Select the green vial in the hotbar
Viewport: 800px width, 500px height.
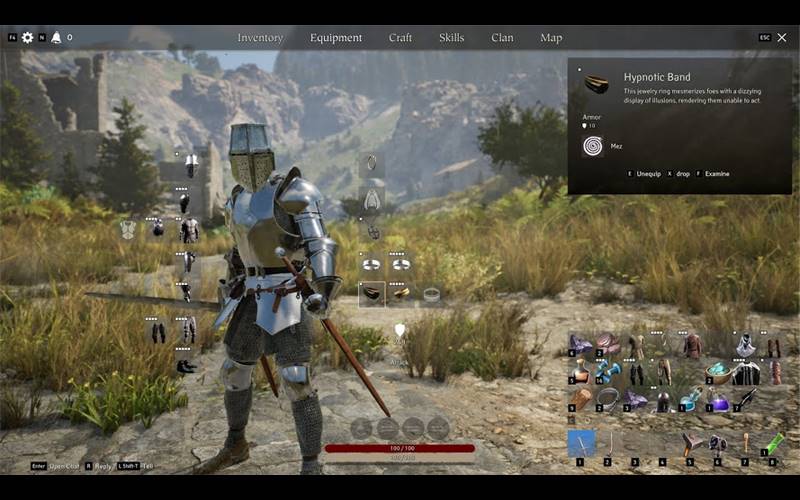click(x=774, y=442)
